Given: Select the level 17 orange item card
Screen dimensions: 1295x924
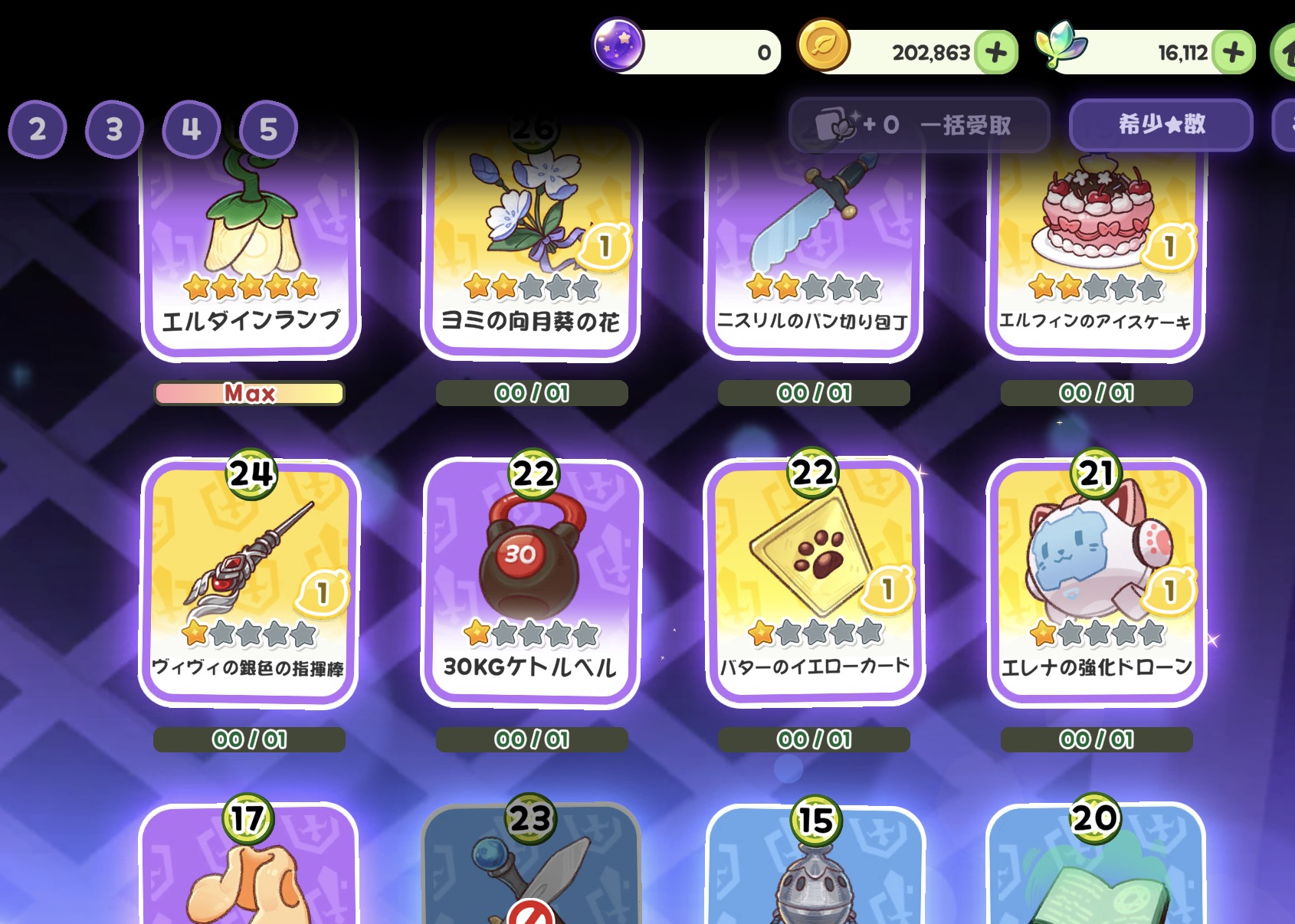Looking at the screenshot, I should [248, 873].
